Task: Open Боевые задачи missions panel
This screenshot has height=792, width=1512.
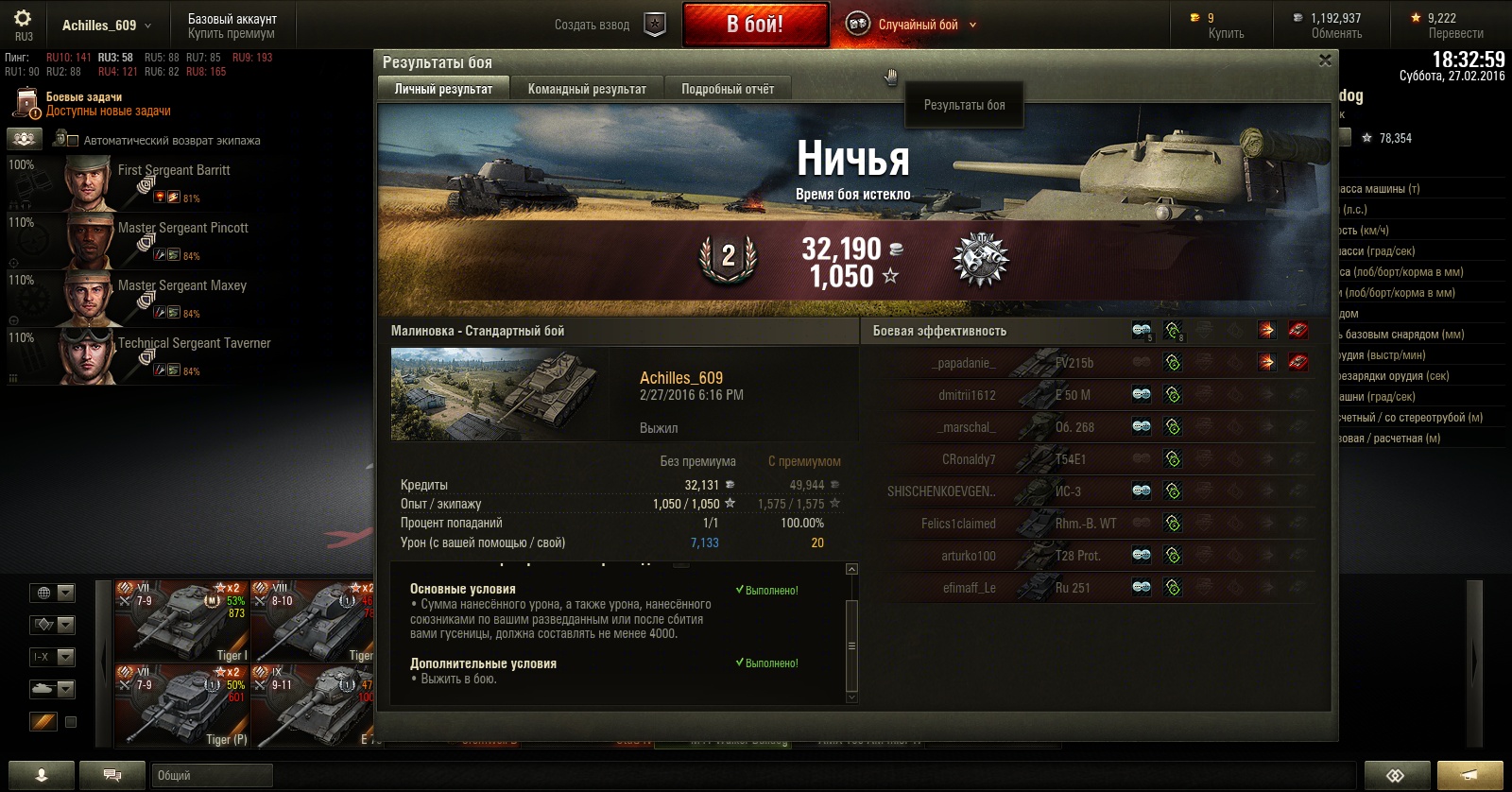Action: coord(84,96)
